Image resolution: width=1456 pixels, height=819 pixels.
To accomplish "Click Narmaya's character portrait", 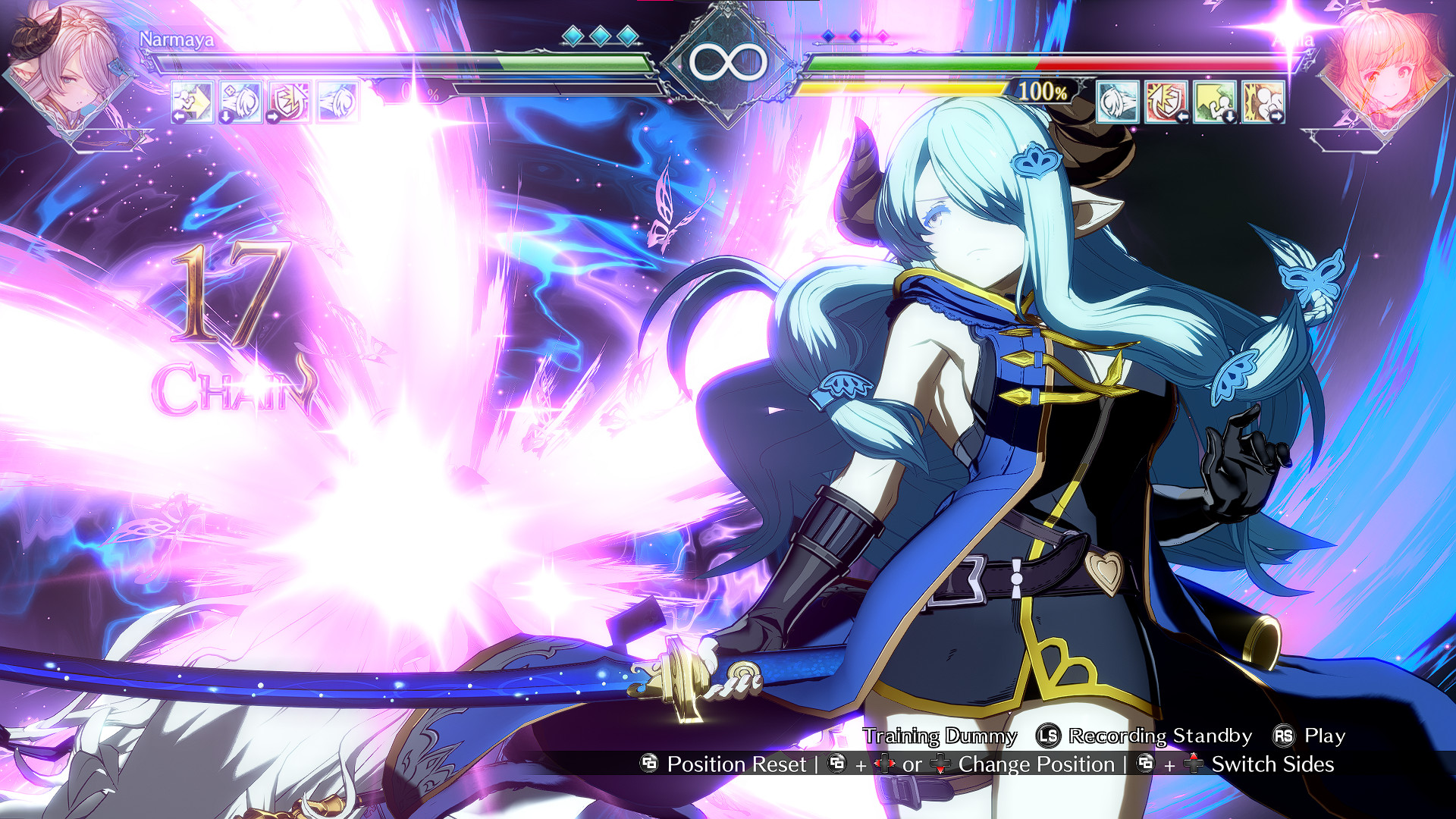I will click(67, 68).
